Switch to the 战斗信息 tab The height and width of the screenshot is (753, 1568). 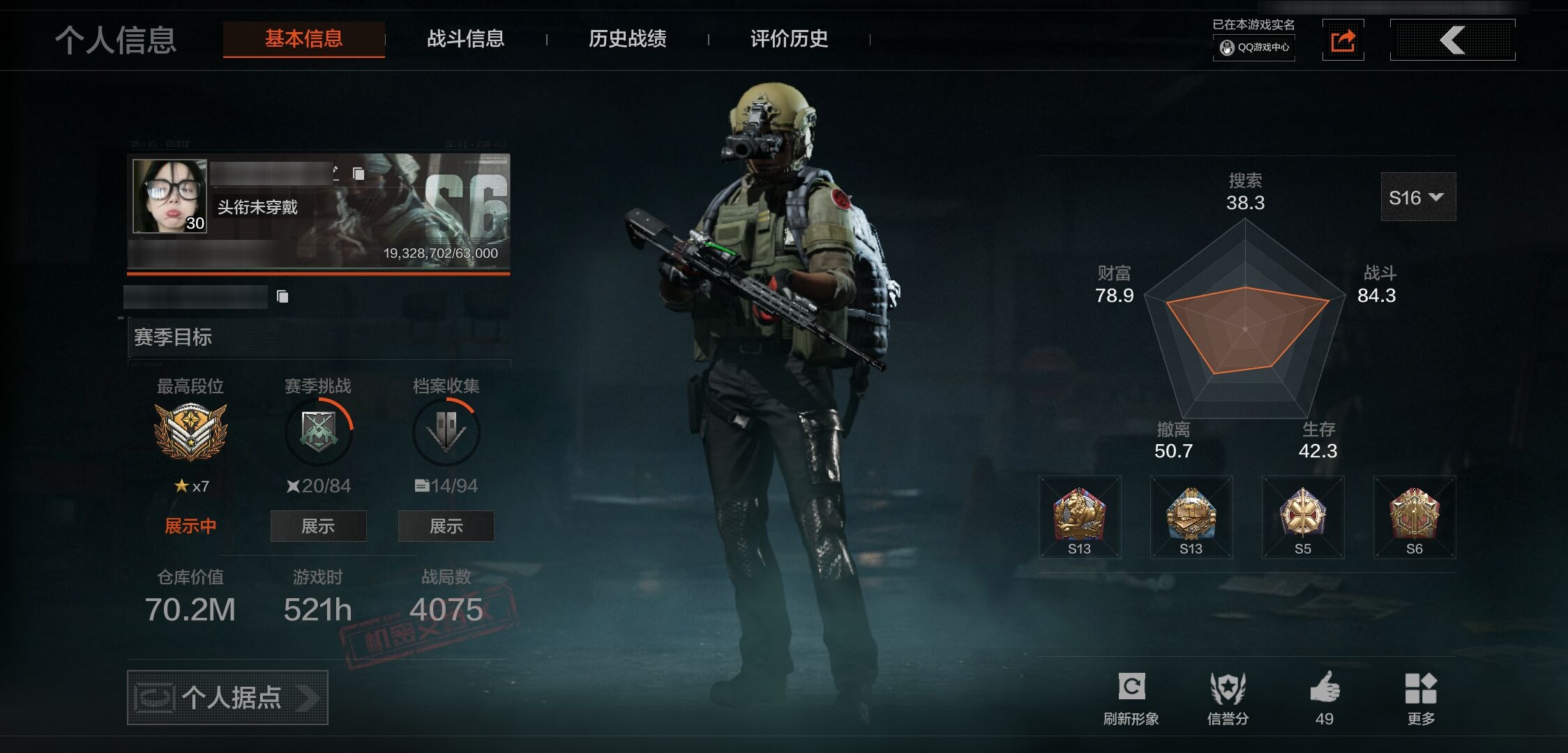465,39
